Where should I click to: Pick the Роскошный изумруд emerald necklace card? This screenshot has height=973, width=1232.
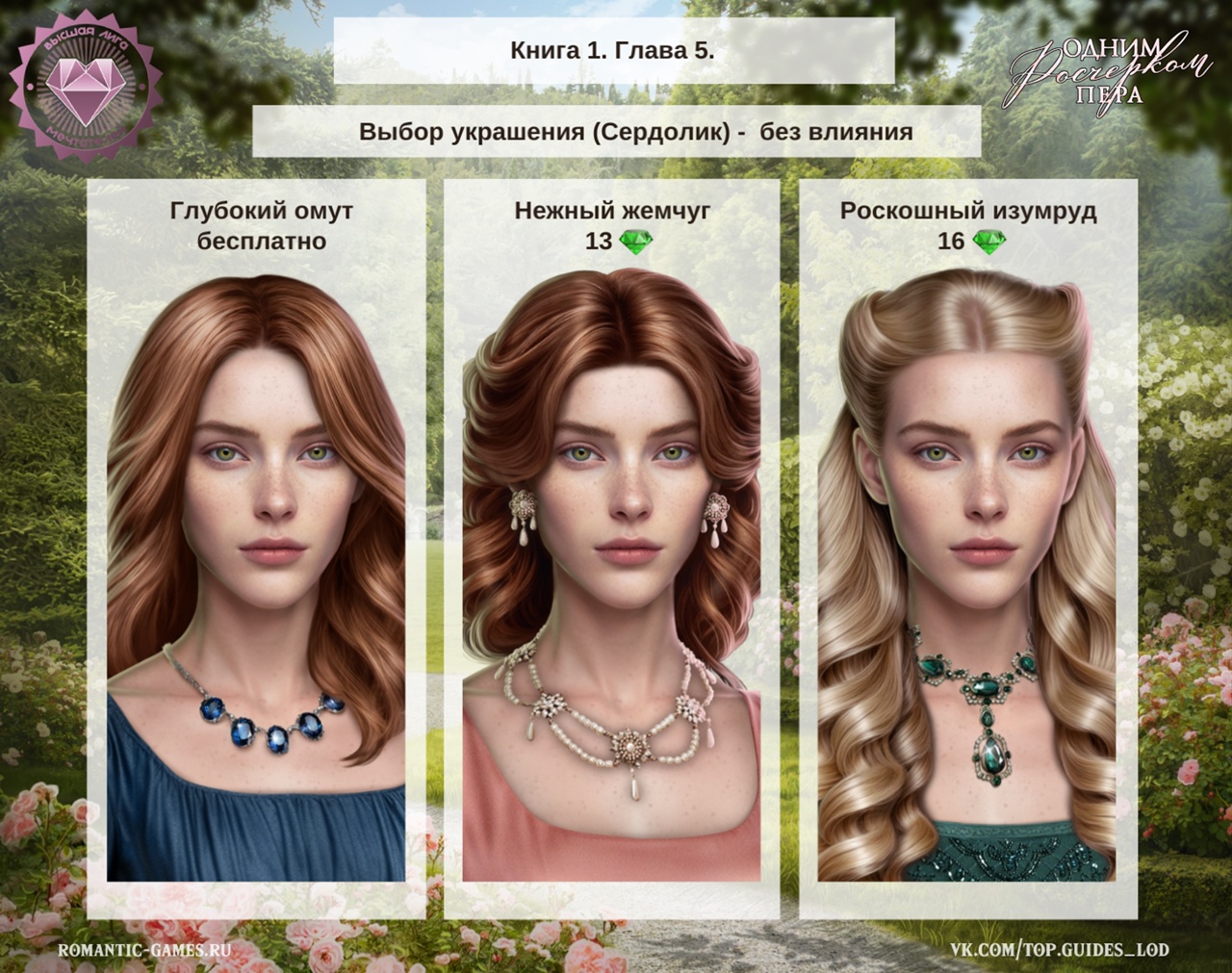point(967,549)
